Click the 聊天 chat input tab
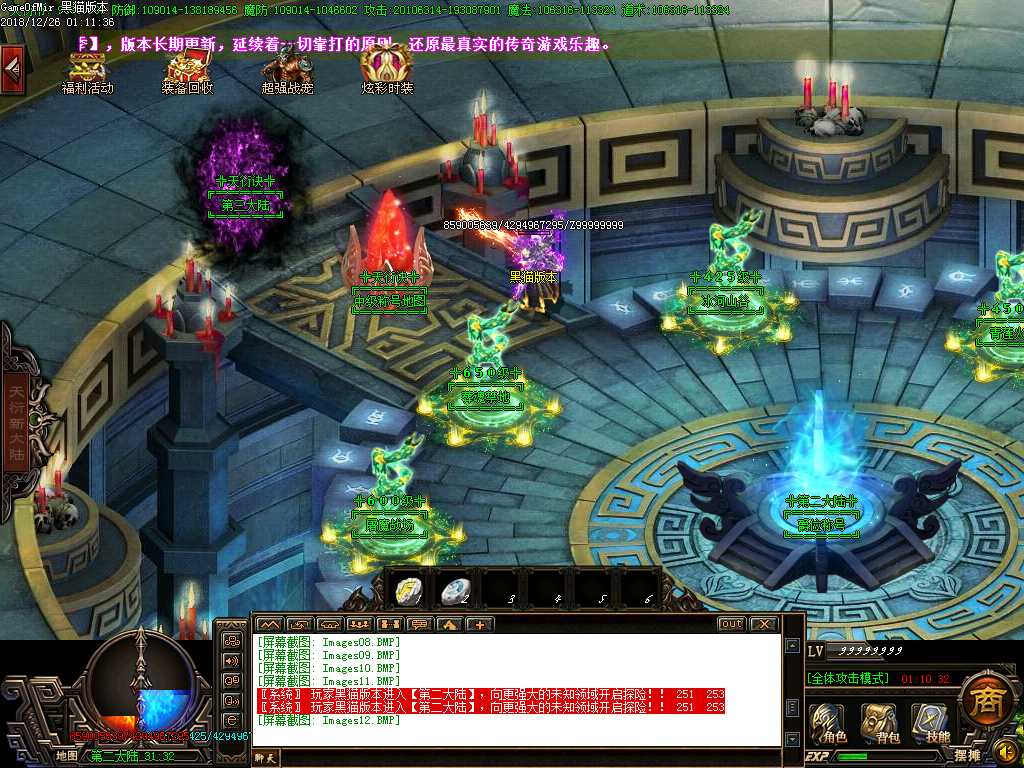Screen dimensions: 1024x768 click(x=265, y=758)
